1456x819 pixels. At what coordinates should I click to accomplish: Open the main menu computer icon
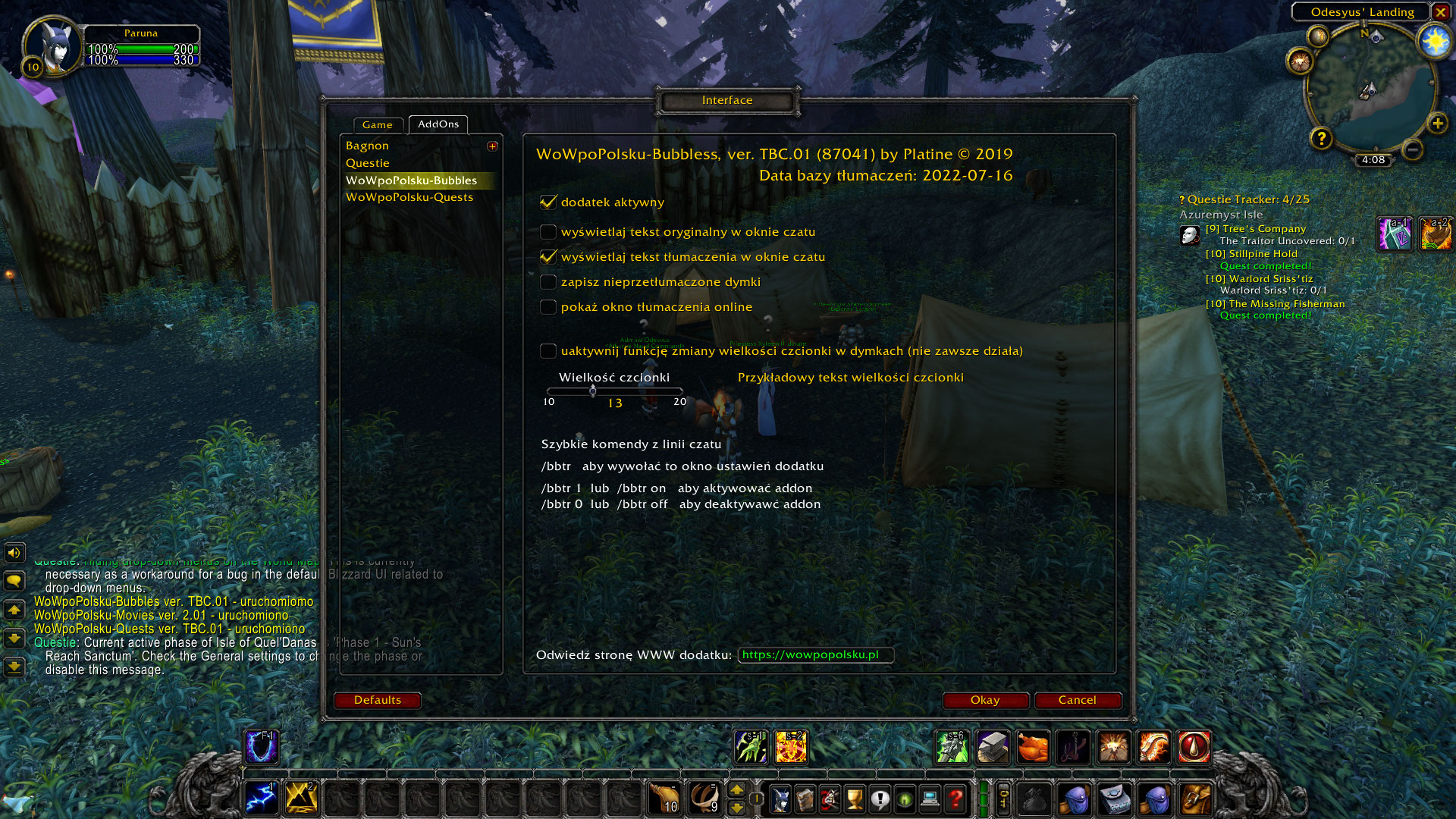click(930, 798)
